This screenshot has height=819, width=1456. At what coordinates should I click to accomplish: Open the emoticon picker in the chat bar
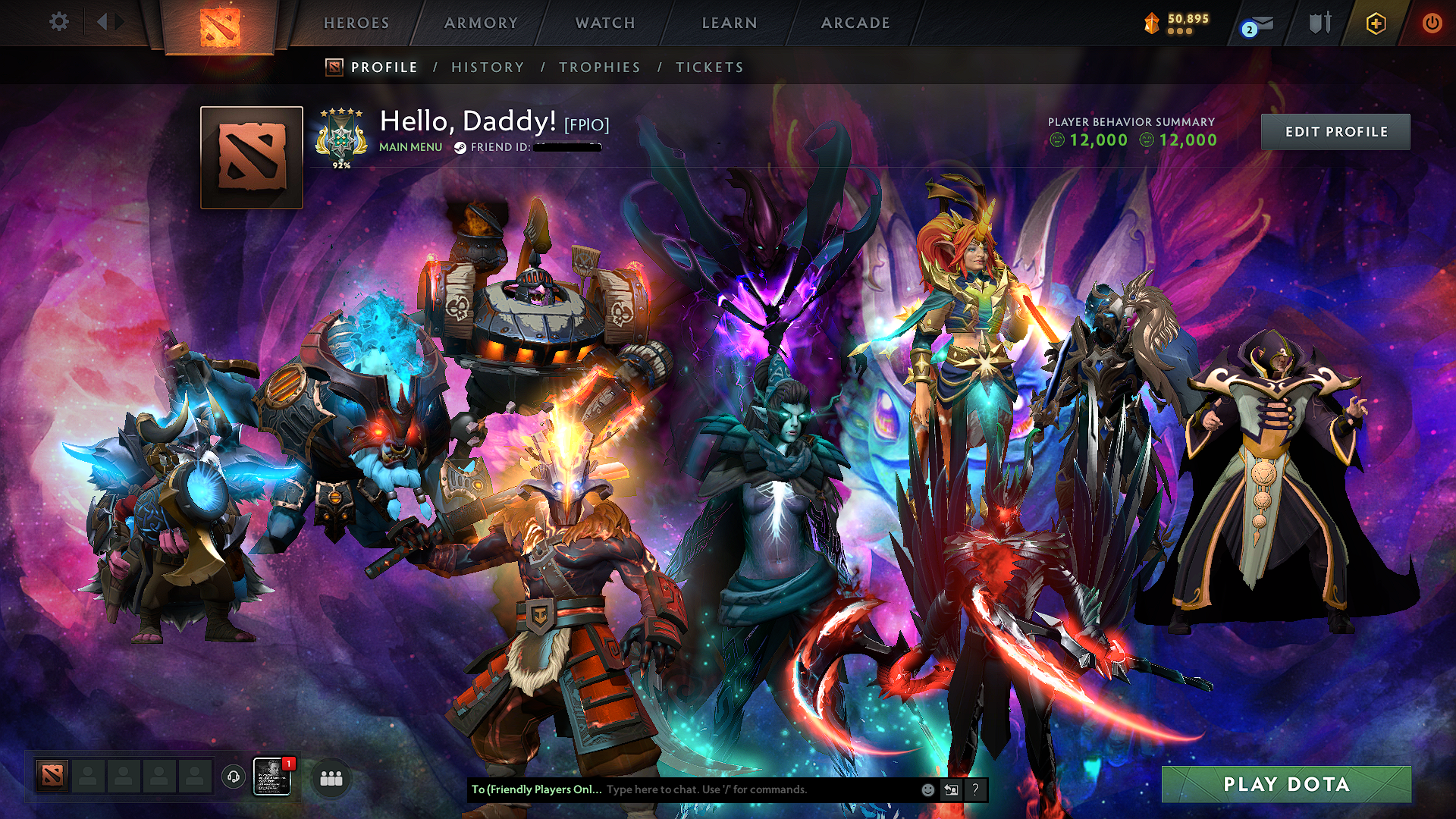click(927, 789)
